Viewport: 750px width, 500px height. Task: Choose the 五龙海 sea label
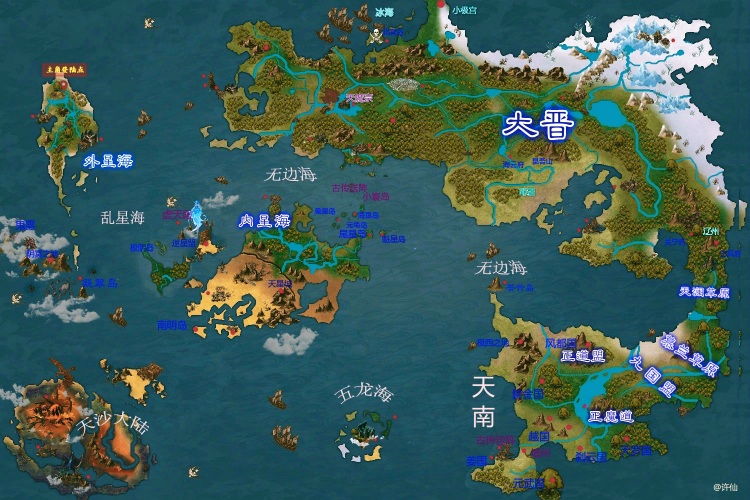pos(363,394)
